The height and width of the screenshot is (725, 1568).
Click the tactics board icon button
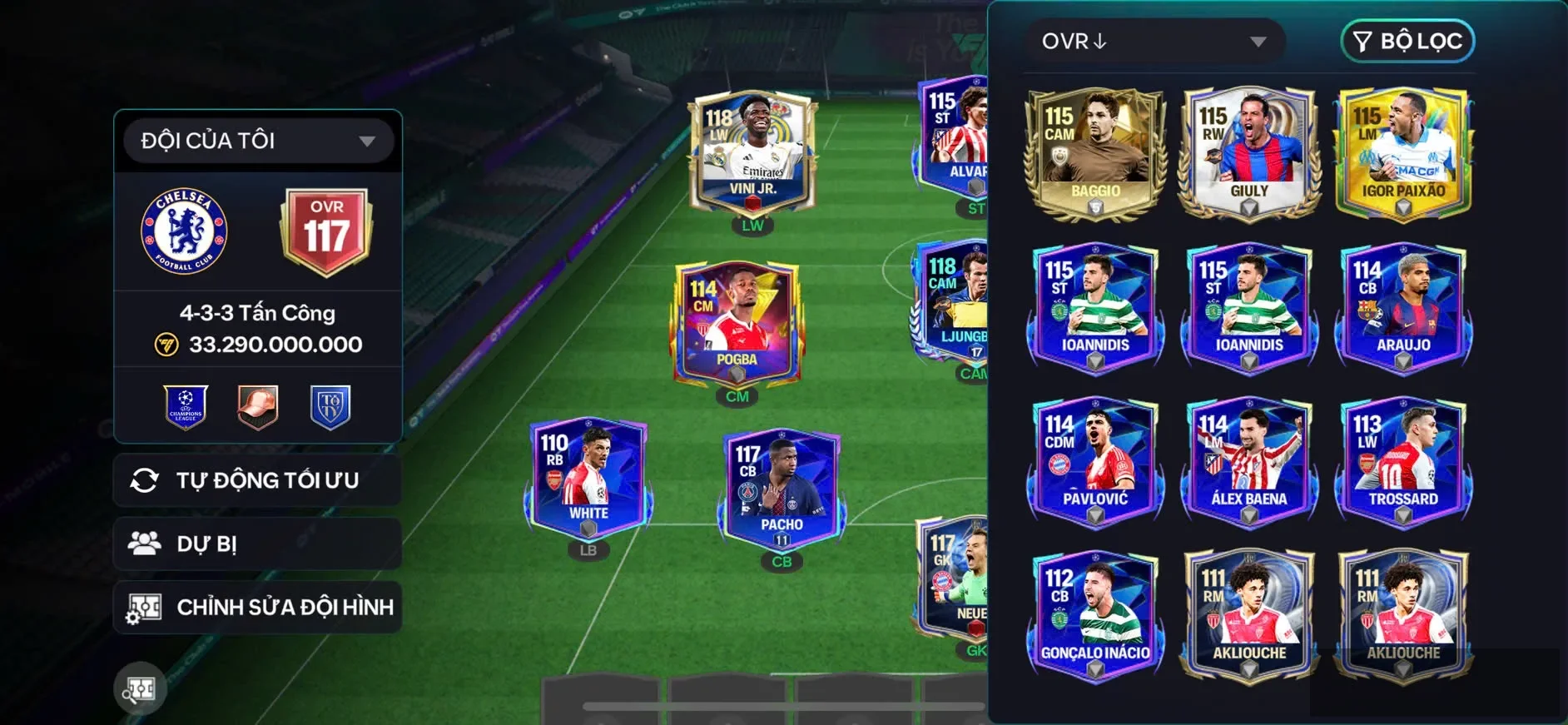point(140,688)
